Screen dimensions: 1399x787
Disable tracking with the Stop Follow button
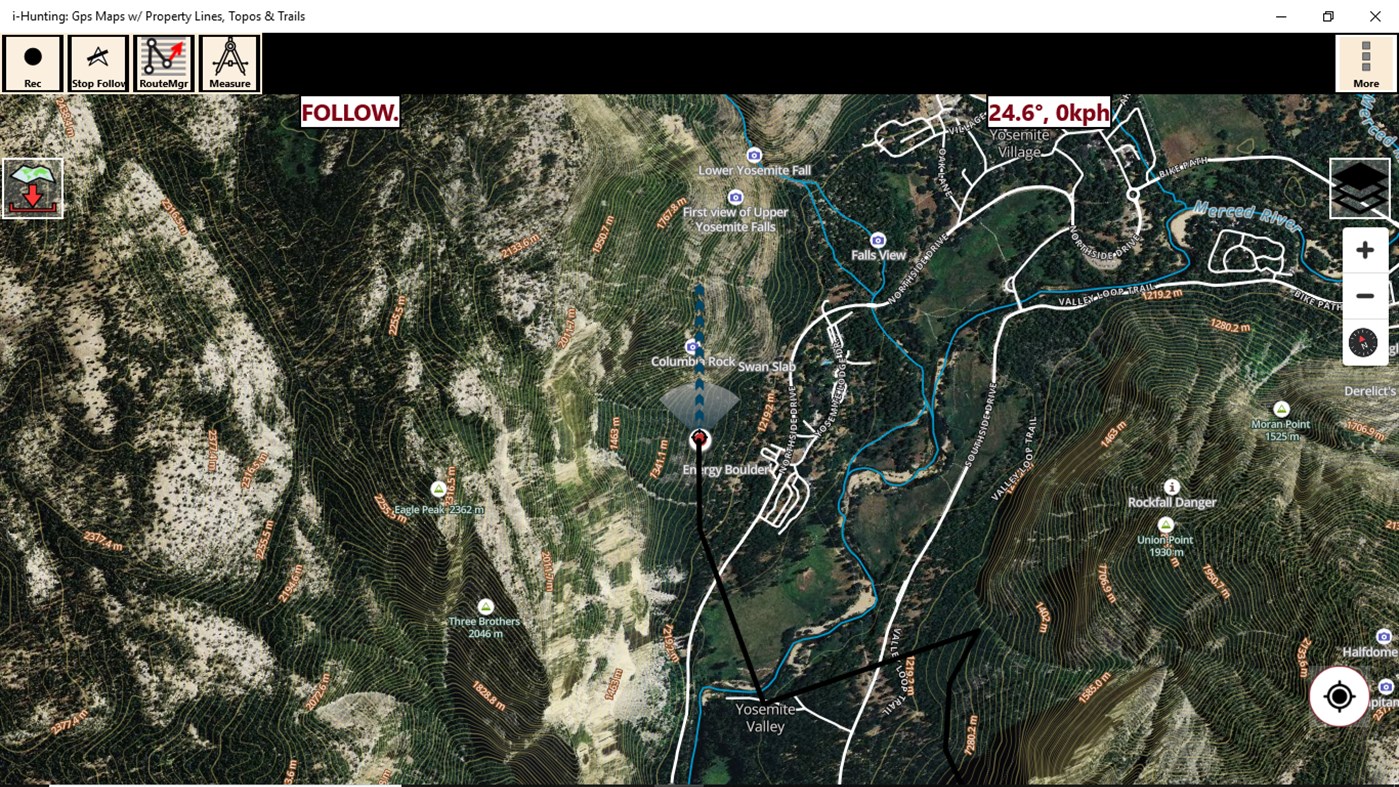[x=97, y=62]
